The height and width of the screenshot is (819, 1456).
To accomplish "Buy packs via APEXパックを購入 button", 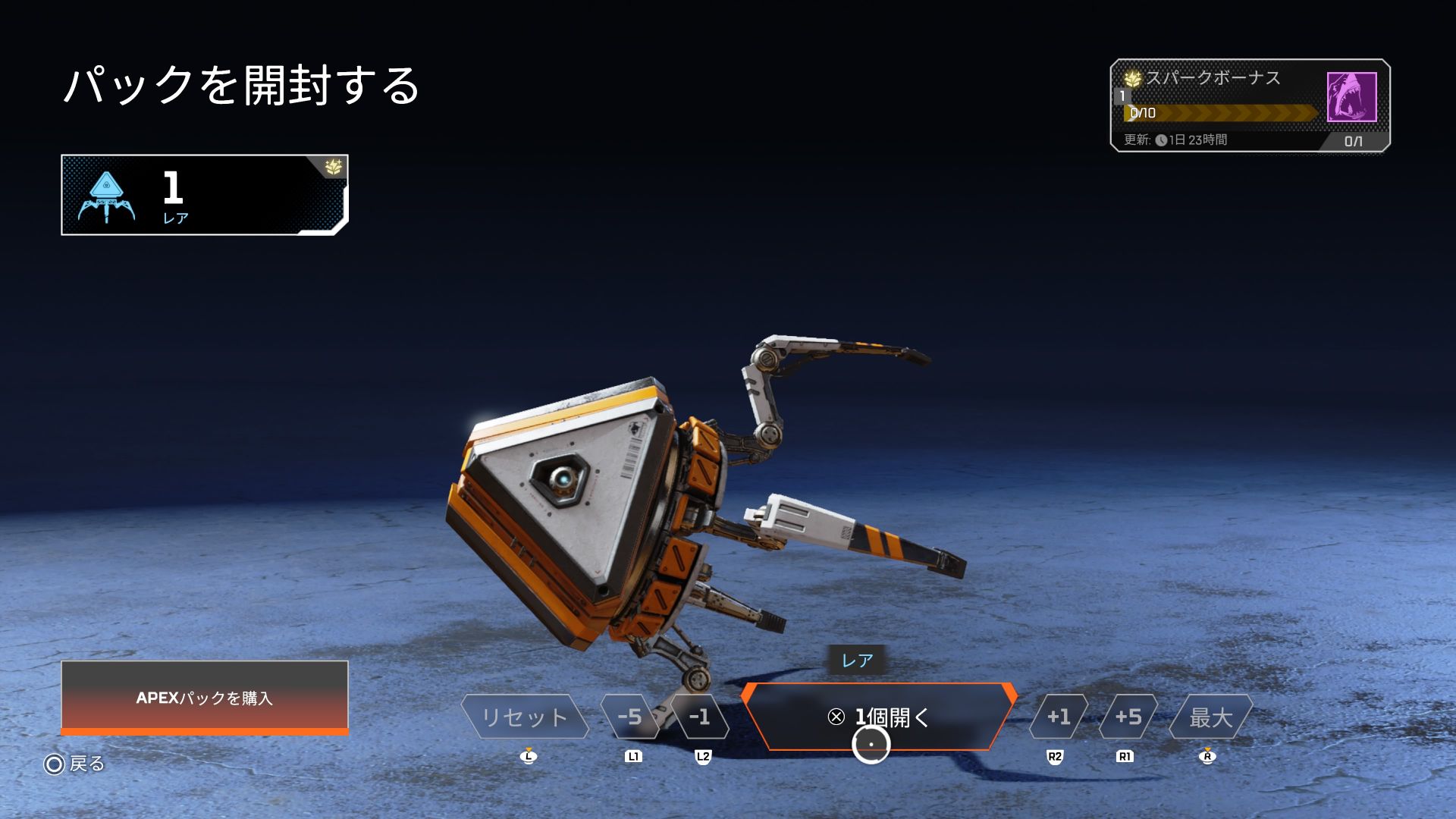I will click(205, 698).
